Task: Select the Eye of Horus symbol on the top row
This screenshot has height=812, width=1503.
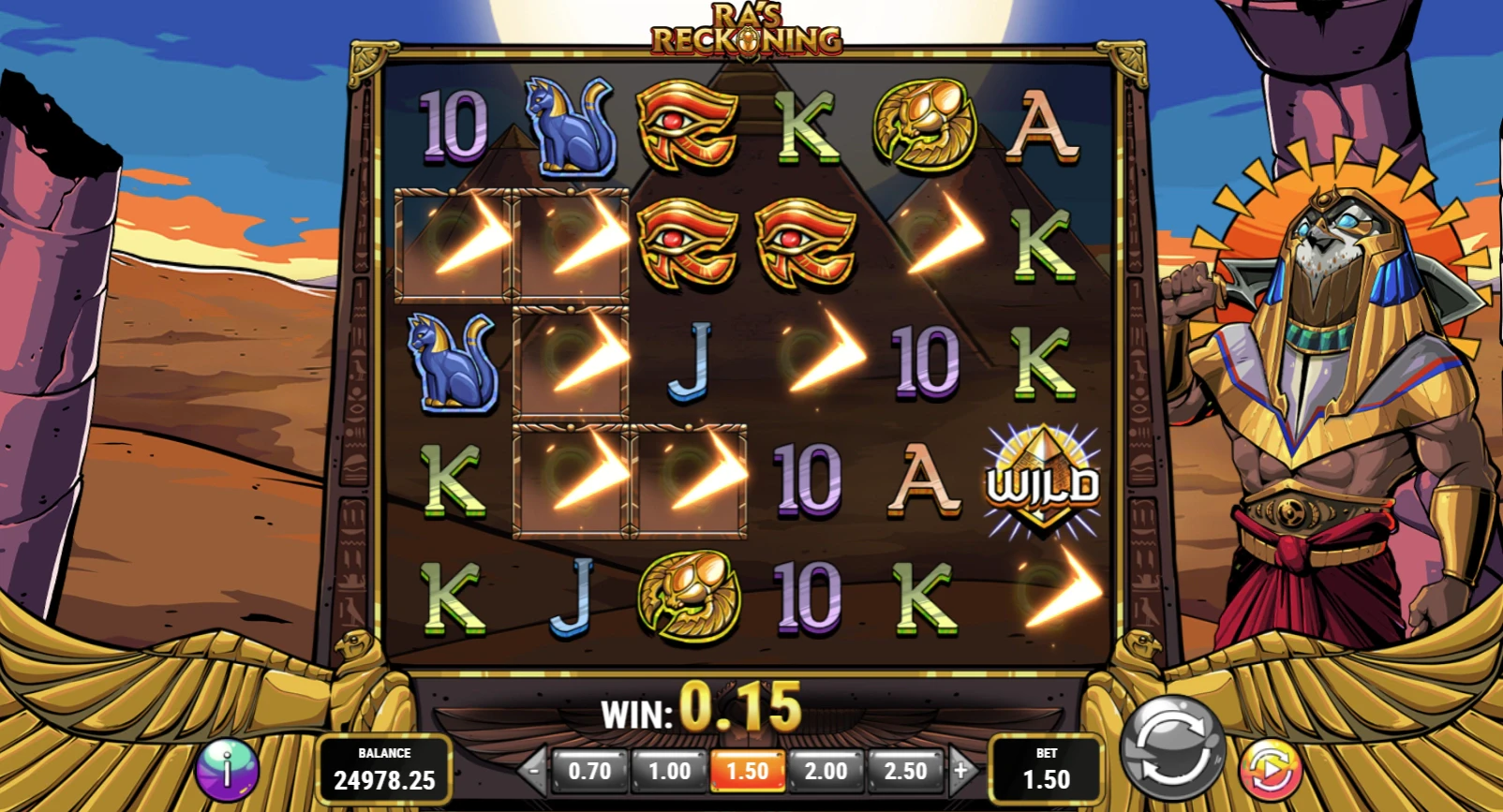Action: 689,126
